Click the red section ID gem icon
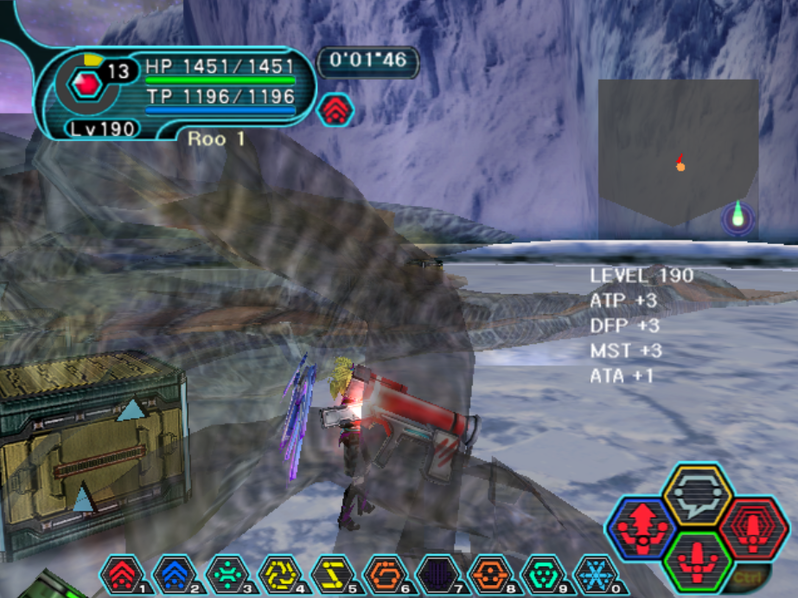This screenshot has width=798, height=598. point(87,85)
